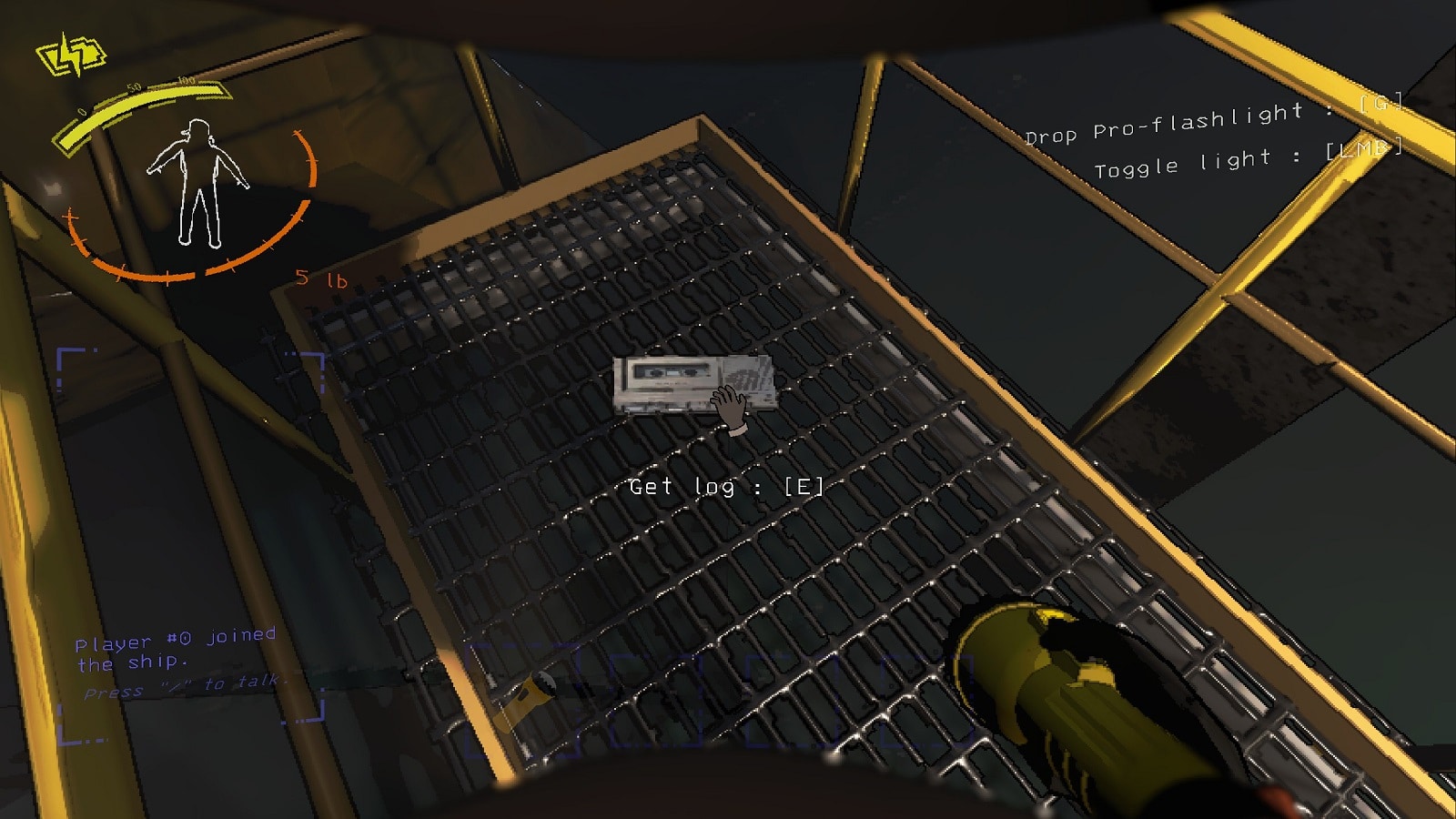1456x819 pixels.
Task: Open the Drop Pro-flashlight option
Action: click(1201, 128)
